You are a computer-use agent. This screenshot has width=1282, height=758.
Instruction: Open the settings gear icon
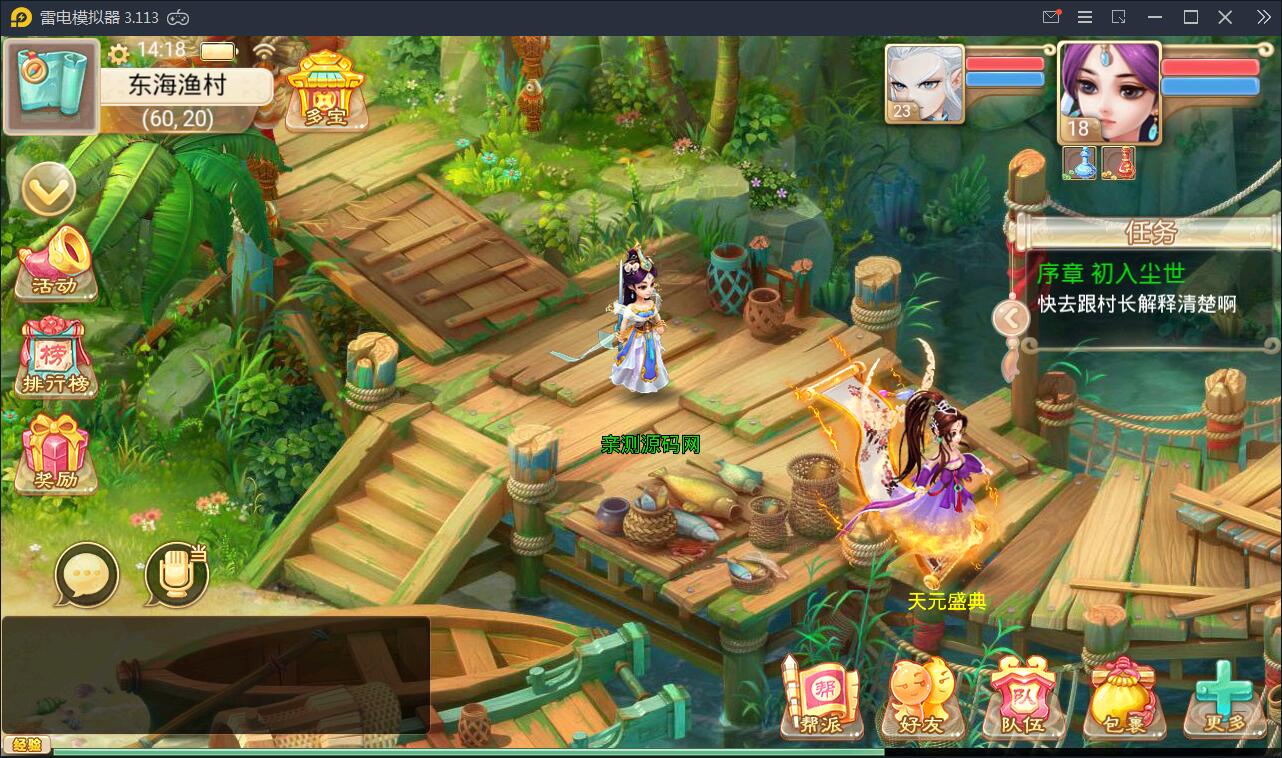click(x=119, y=52)
